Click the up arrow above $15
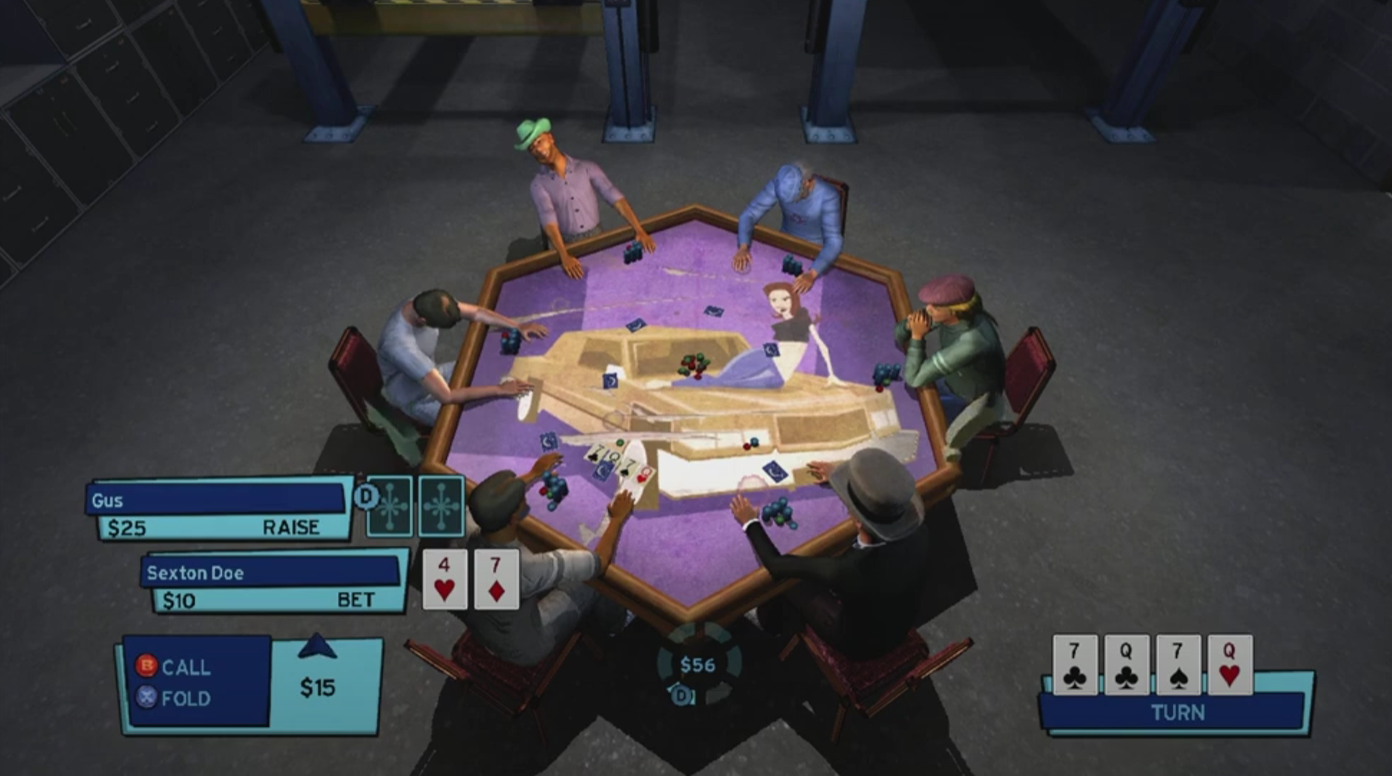1392x776 pixels. coord(318,646)
